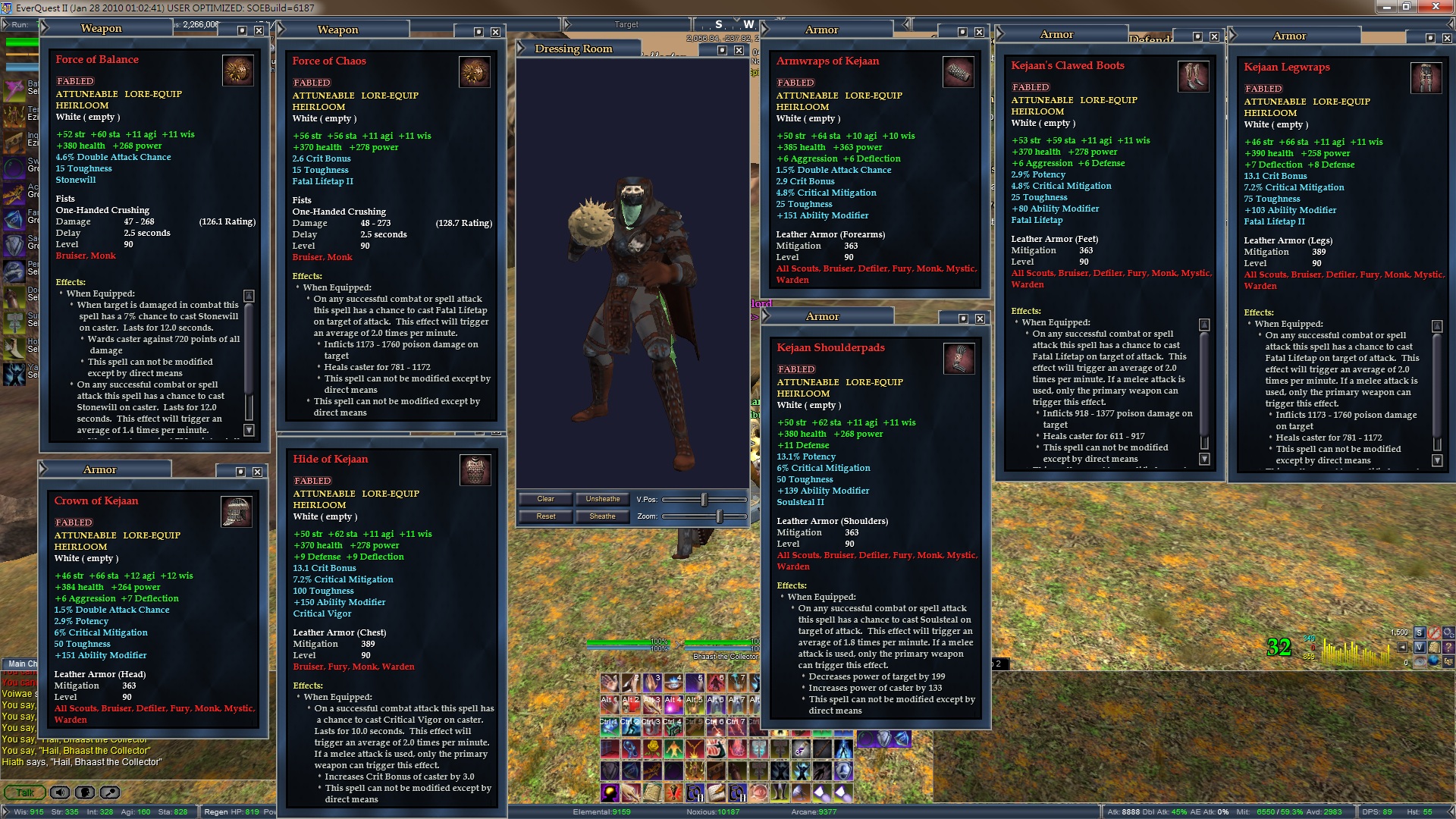Select the Hide of Kejaan item icon

click(475, 470)
